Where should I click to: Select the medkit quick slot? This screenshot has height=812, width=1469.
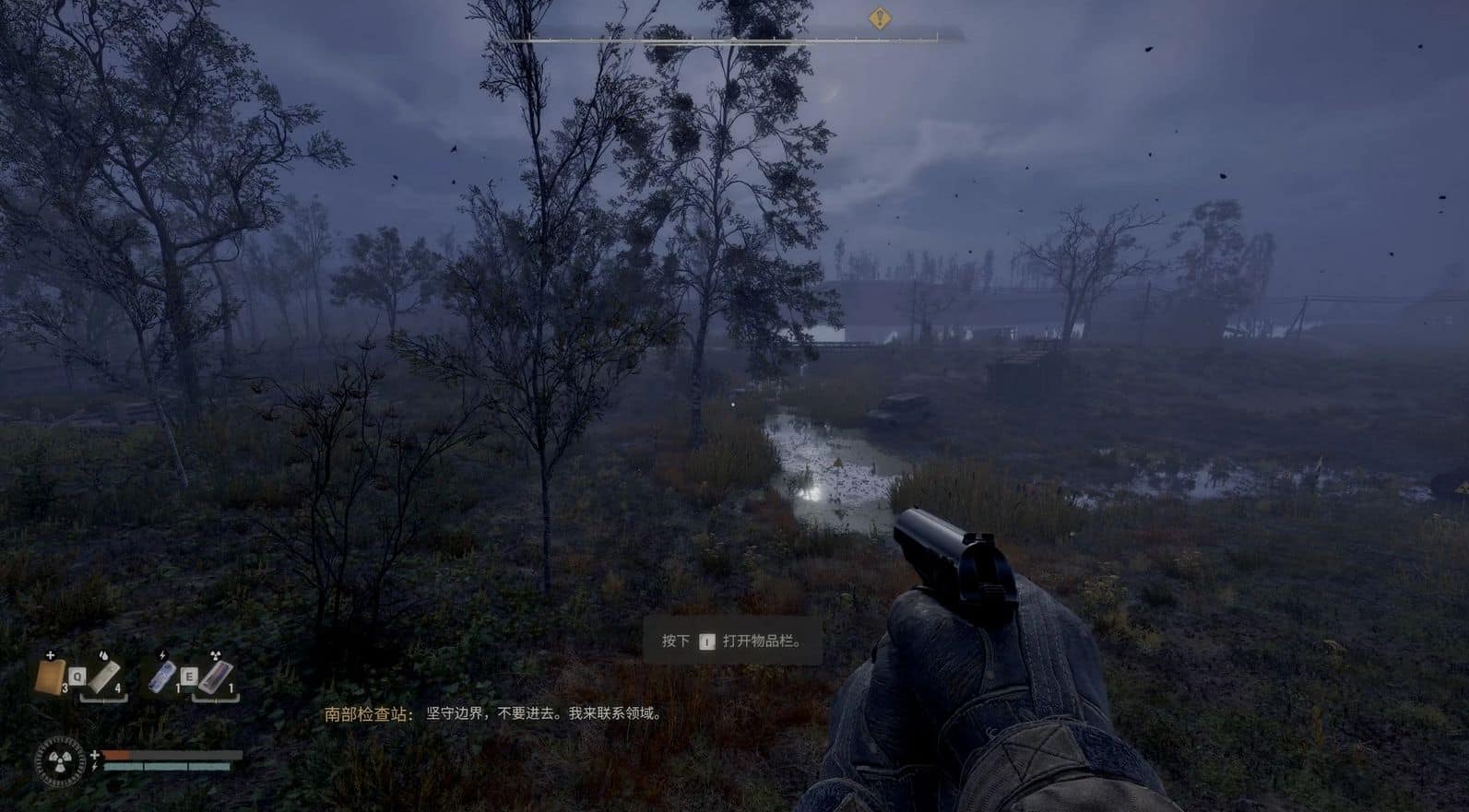point(51,677)
